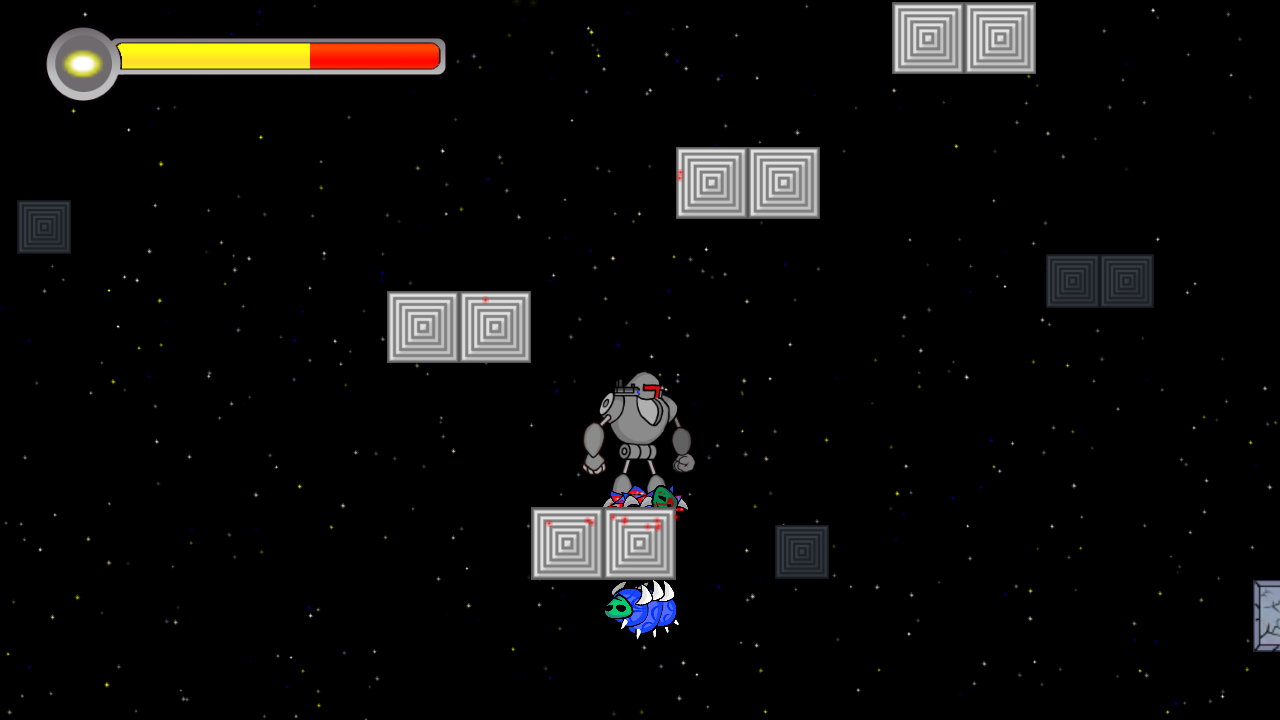Click the left crate of the top-right pair

[x=928, y=40]
